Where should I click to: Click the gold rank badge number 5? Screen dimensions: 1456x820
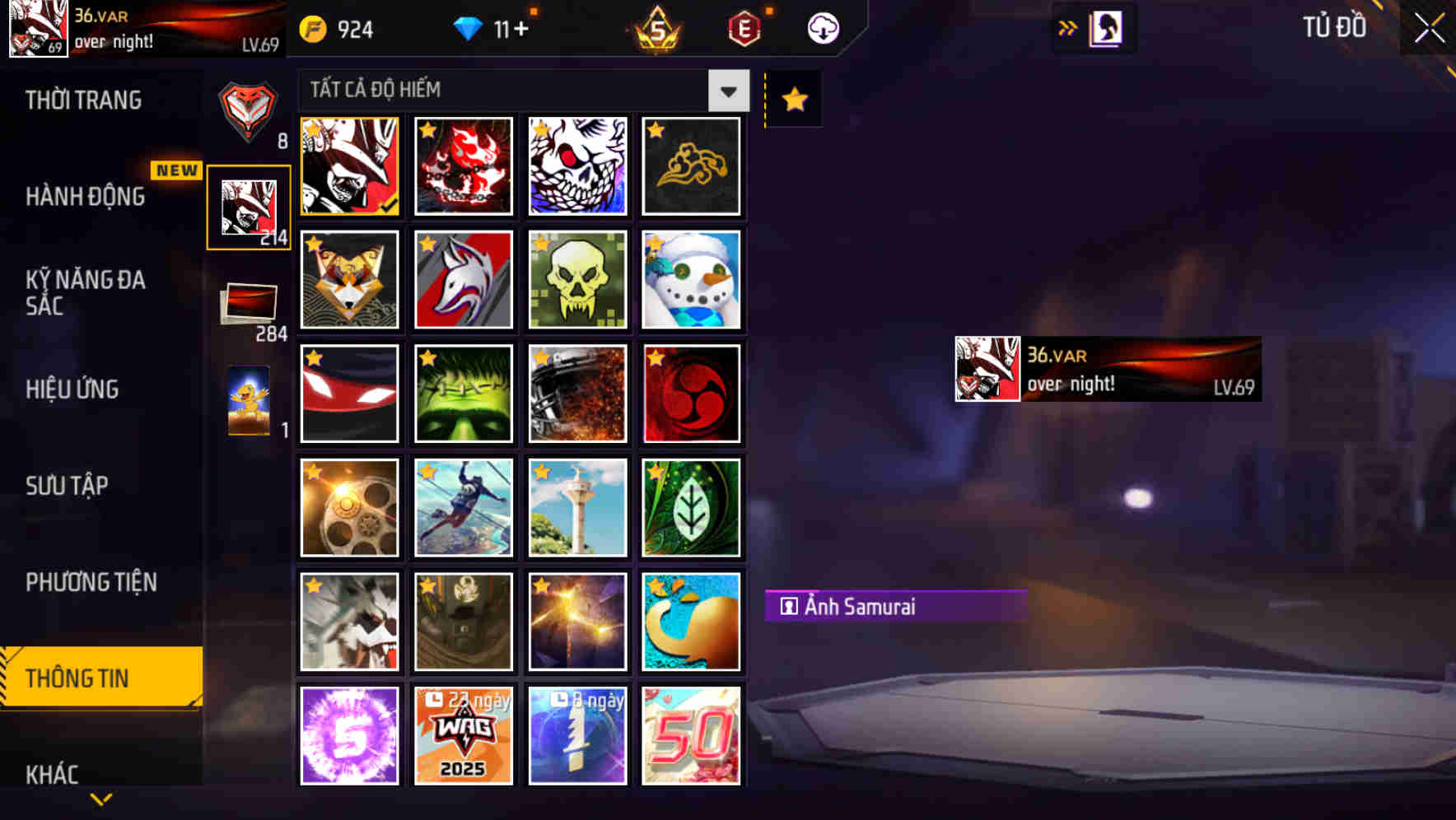tap(653, 29)
